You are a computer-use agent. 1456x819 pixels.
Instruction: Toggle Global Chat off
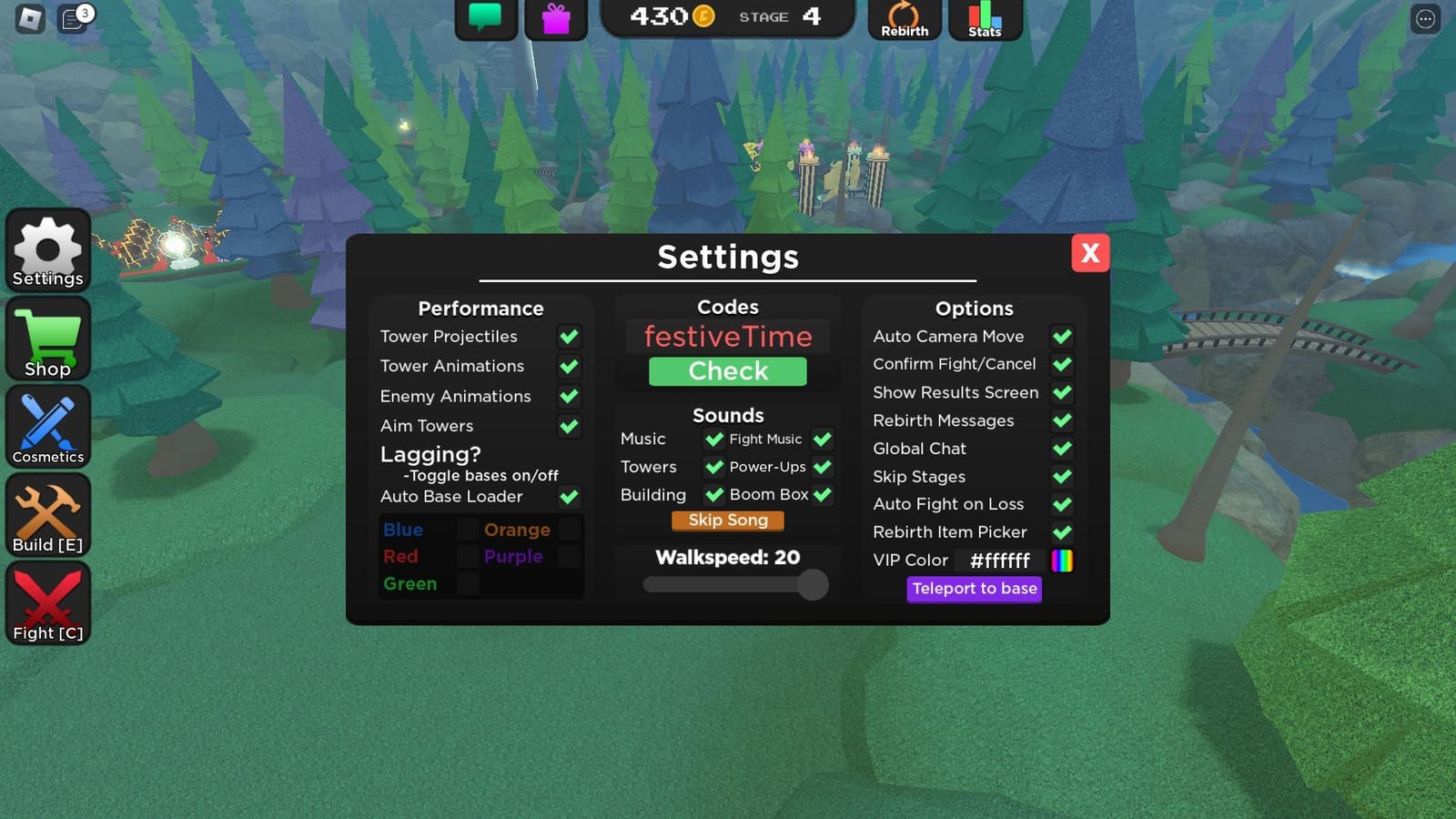click(x=1062, y=449)
